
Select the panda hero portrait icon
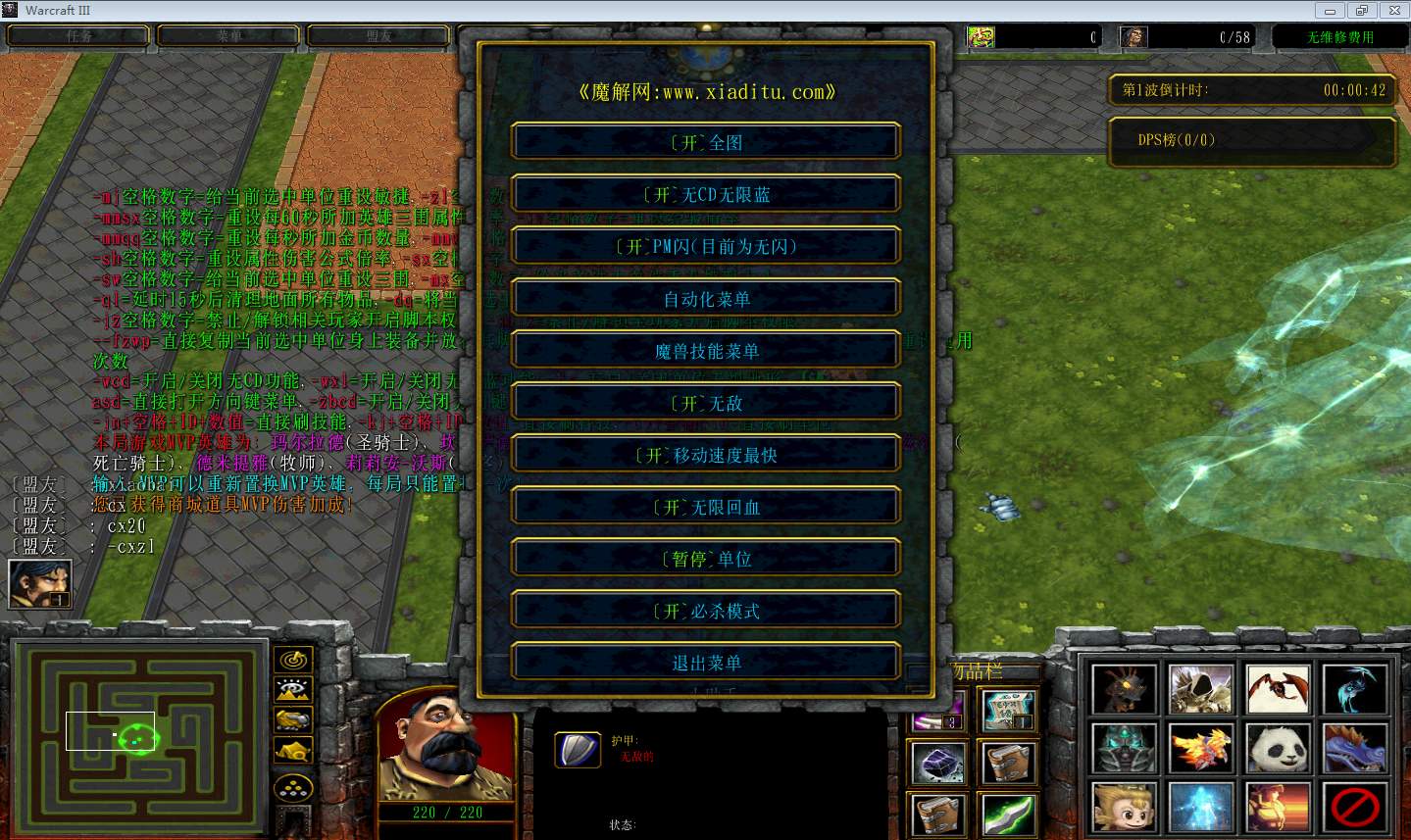(x=1278, y=748)
